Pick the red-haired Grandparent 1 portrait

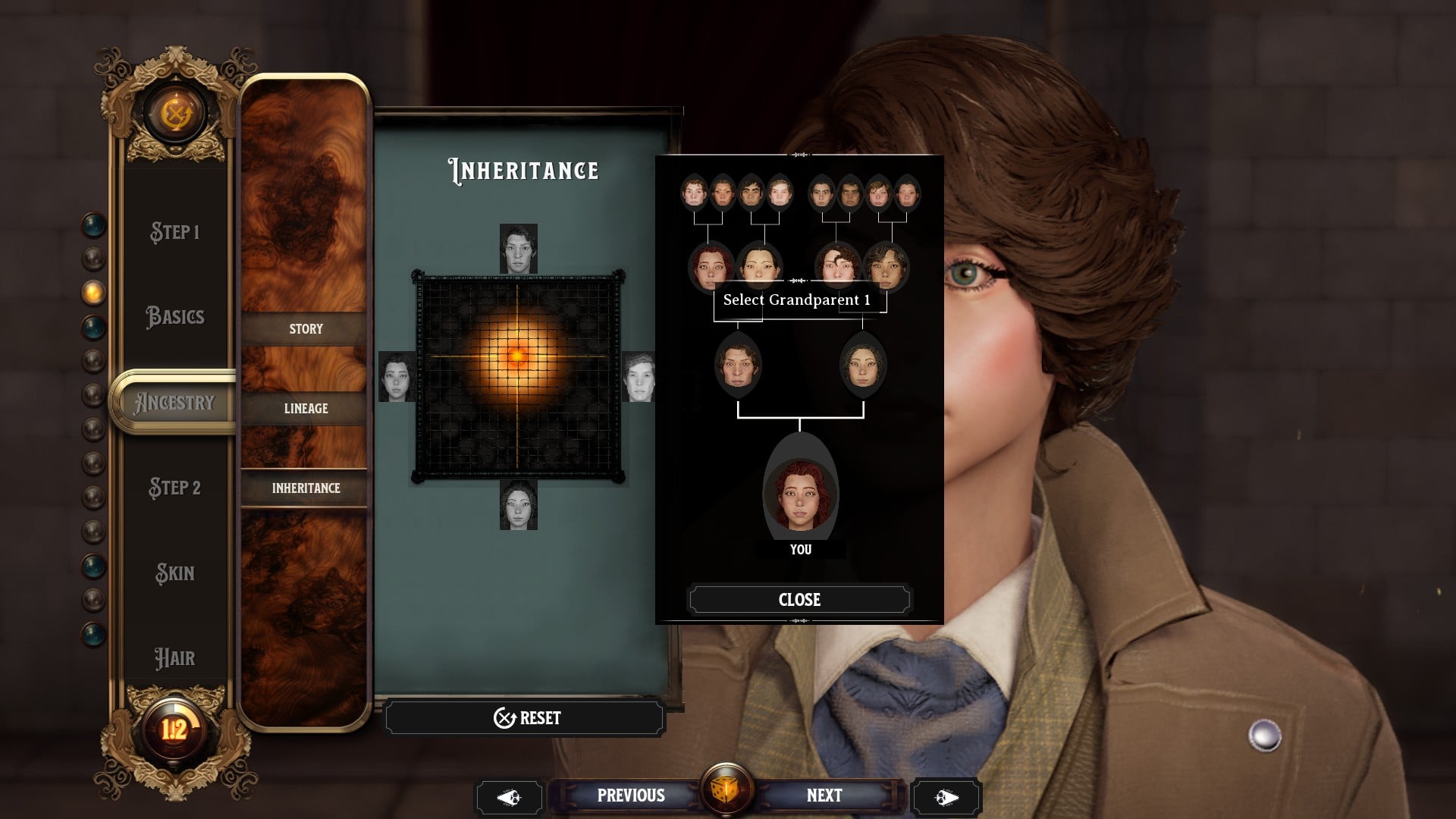click(x=709, y=265)
